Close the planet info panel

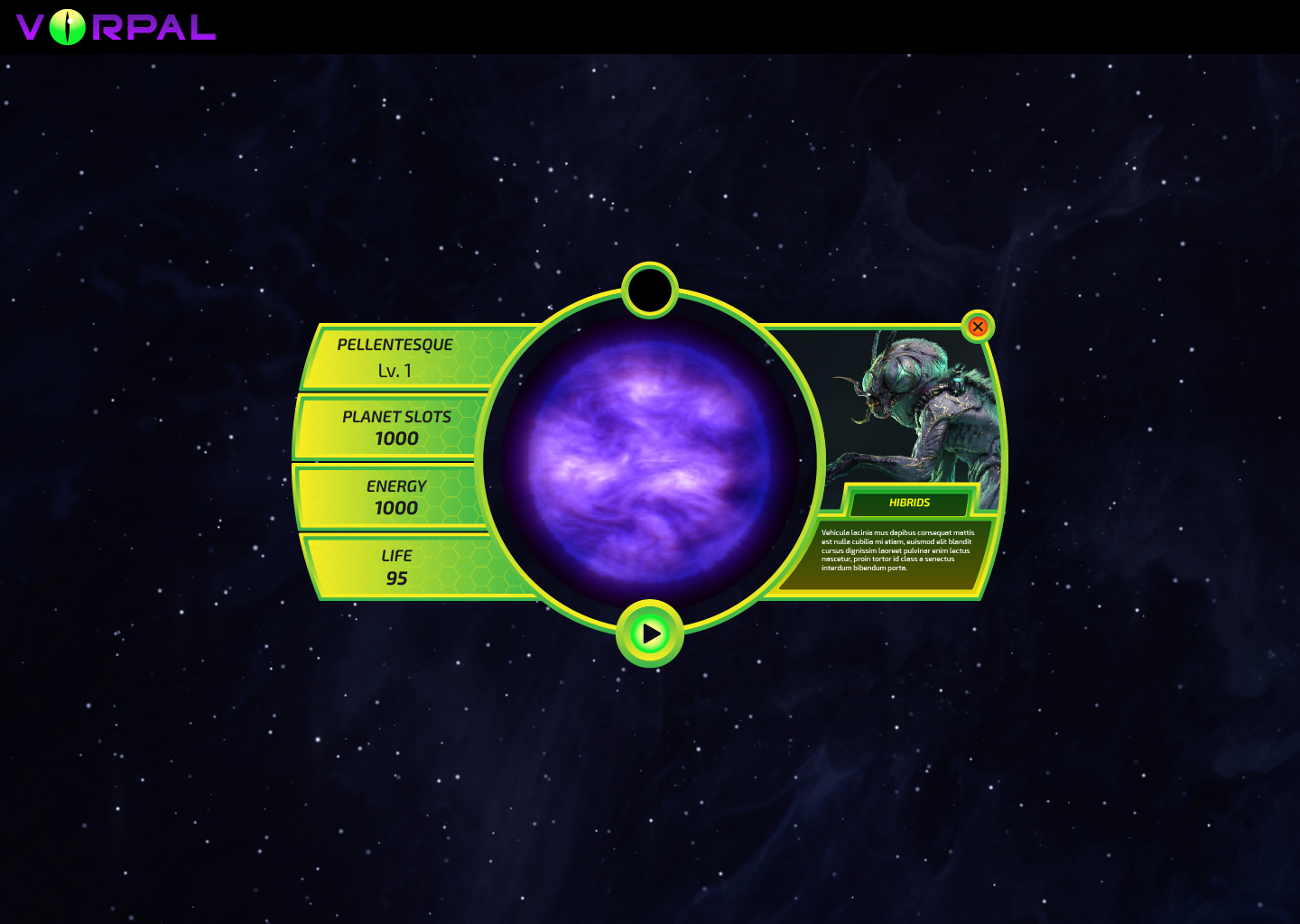coord(977,327)
